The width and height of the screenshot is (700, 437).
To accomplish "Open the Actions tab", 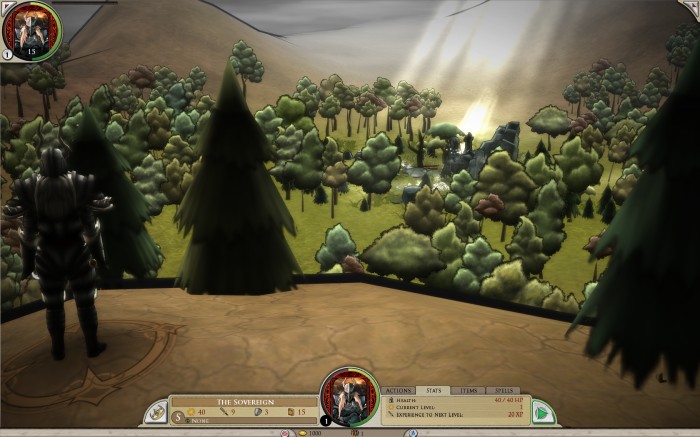I will 399,390.
